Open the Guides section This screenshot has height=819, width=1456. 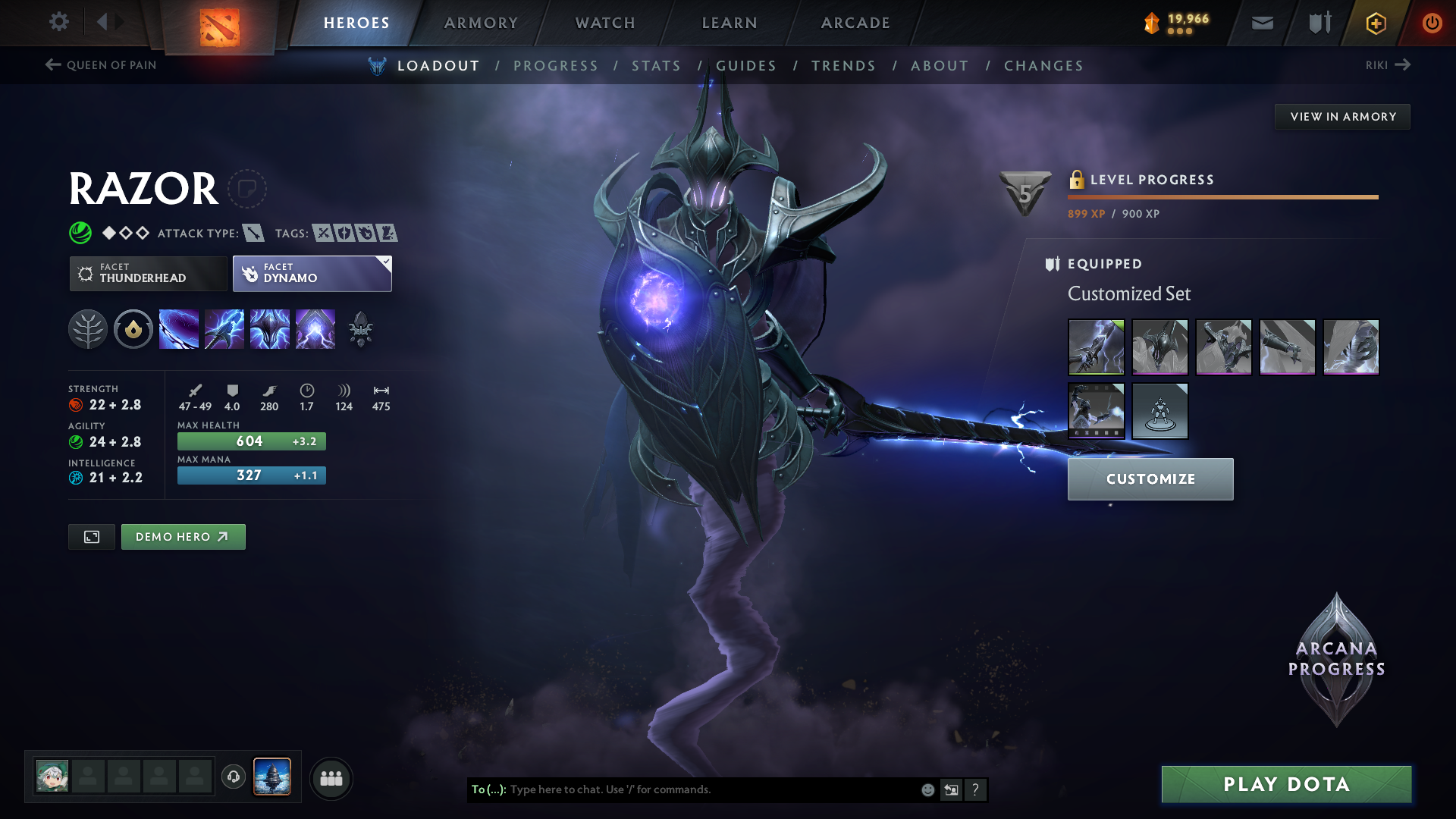tap(746, 65)
